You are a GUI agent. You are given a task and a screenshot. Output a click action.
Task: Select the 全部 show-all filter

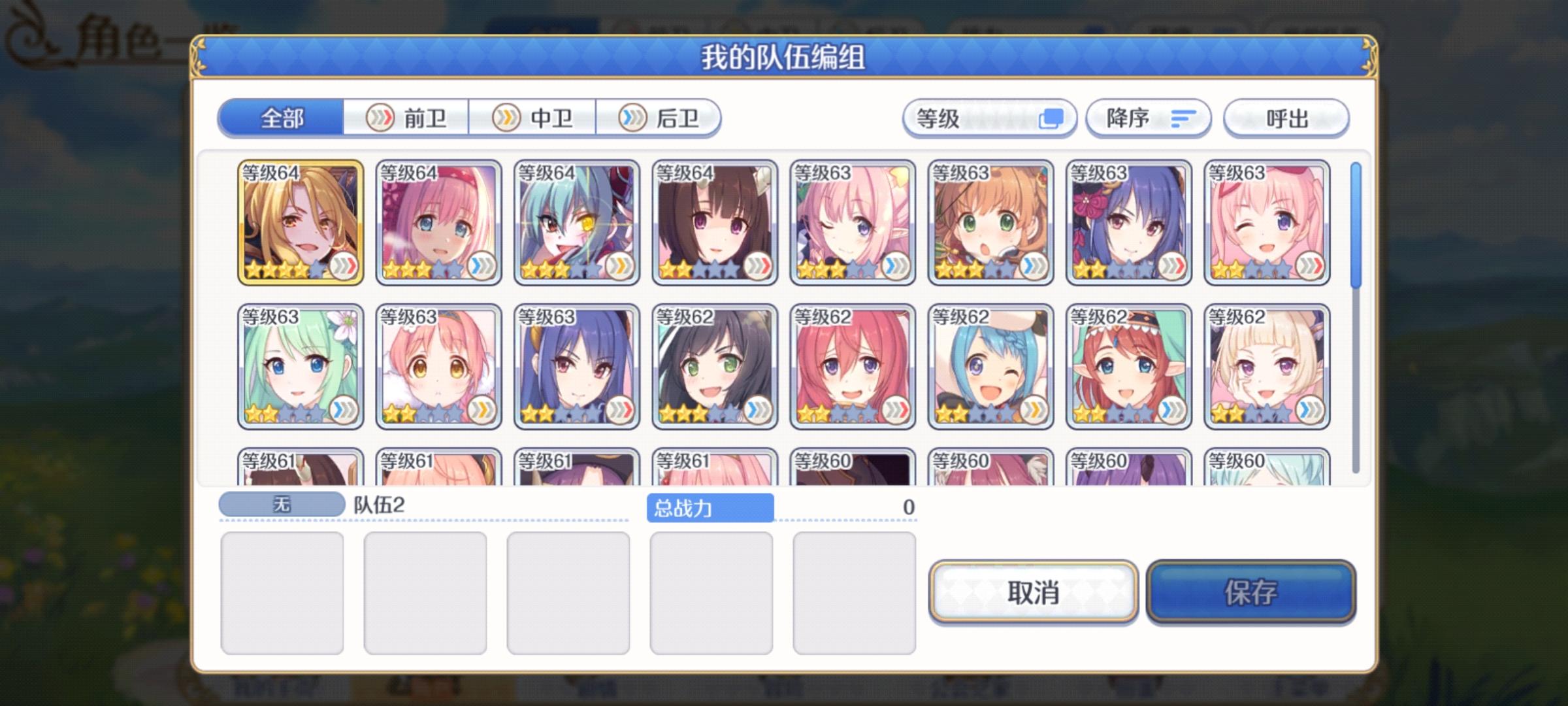281,119
